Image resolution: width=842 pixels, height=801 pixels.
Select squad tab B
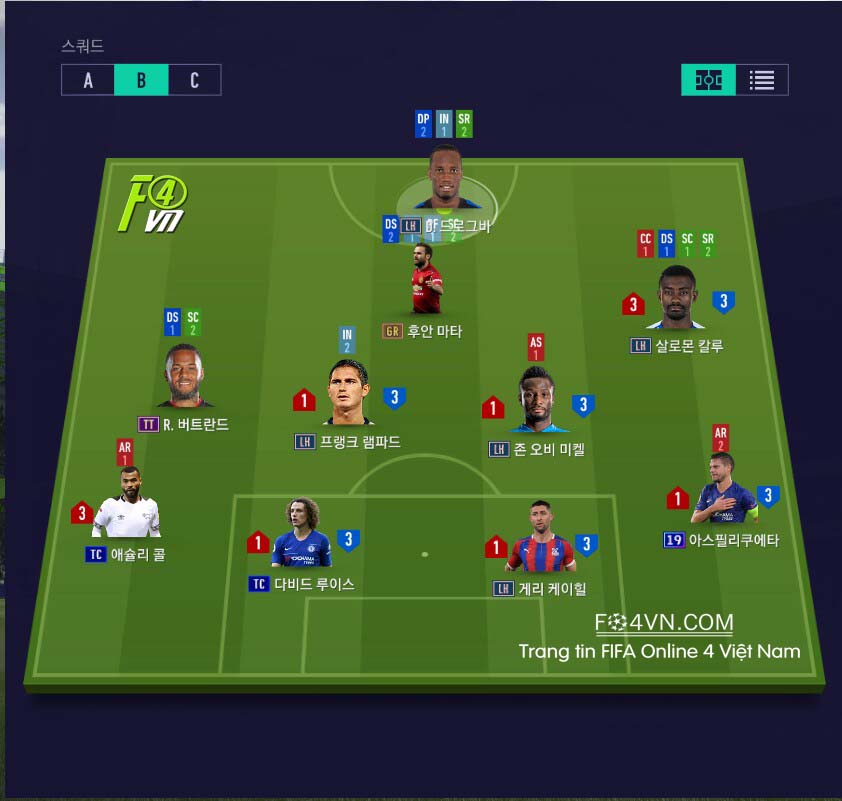pyautogui.click(x=141, y=80)
